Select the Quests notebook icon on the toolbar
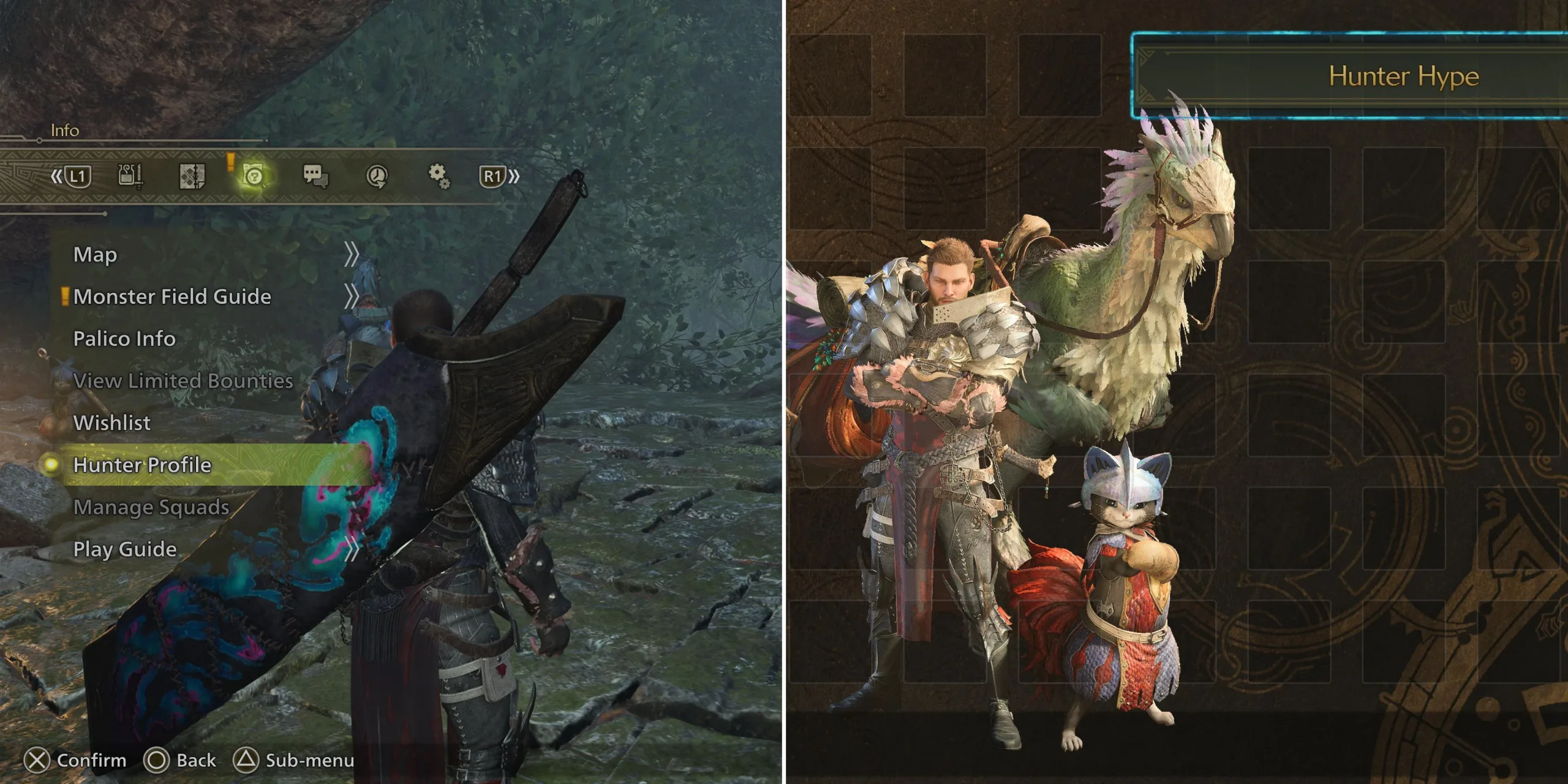Viewport: 1568px width, 784px height. pos(192,176)
